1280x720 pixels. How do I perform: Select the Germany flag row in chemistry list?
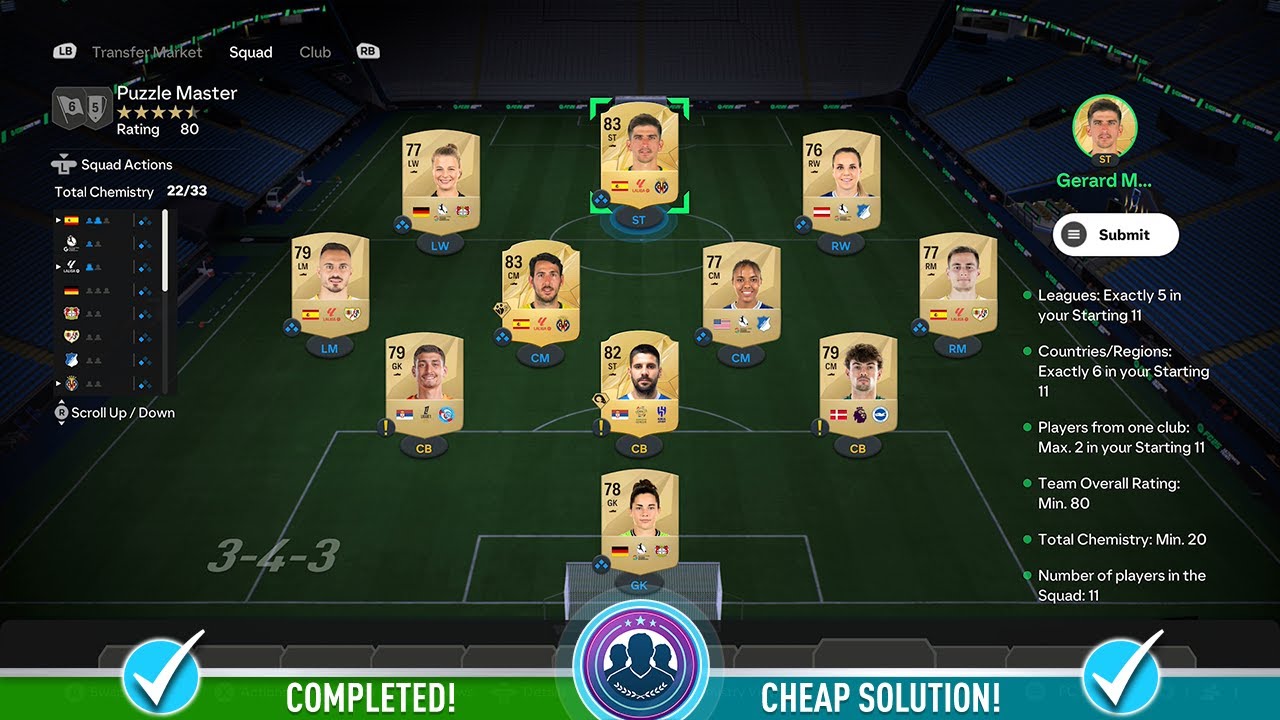coord(72,290)
